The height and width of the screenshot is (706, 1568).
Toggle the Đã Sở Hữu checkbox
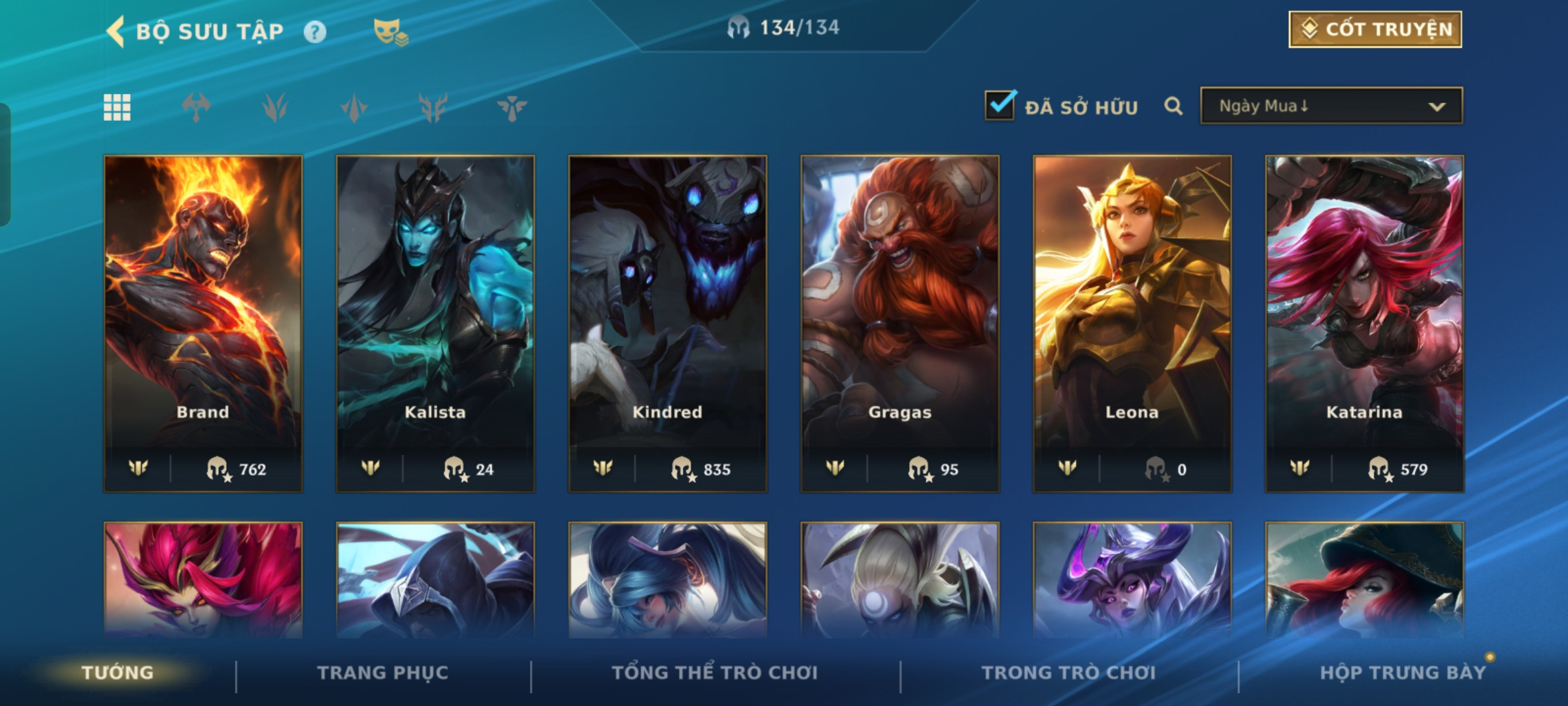[1000, 106]
